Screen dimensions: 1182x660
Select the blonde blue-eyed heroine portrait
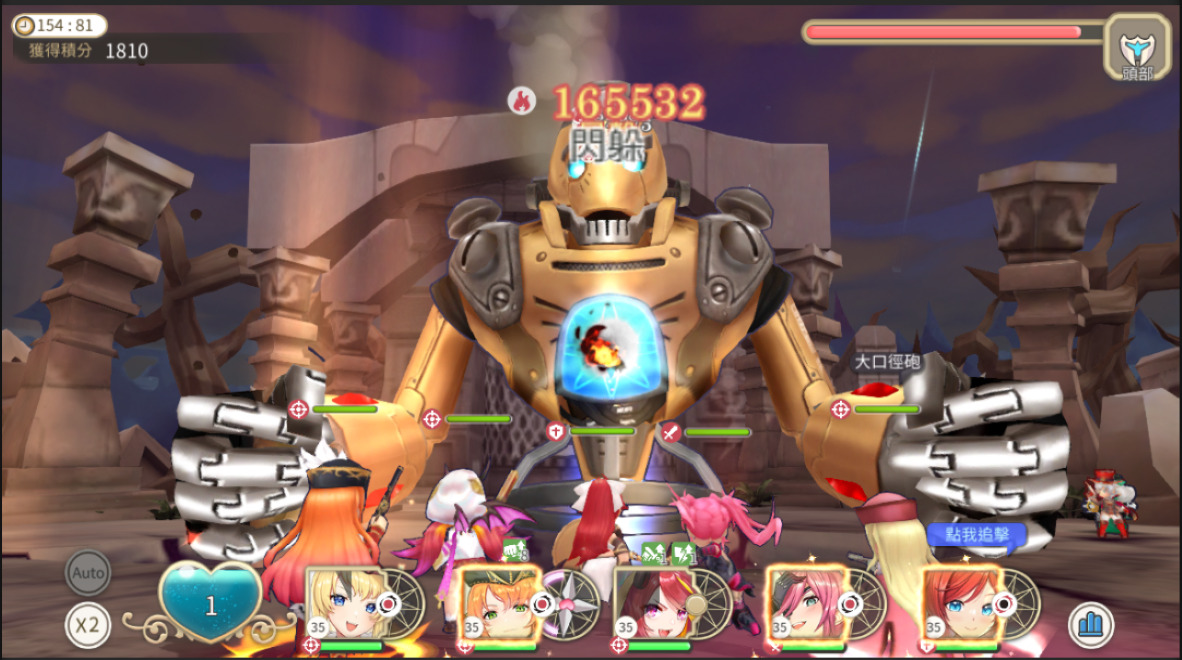[x=347, y=603]
